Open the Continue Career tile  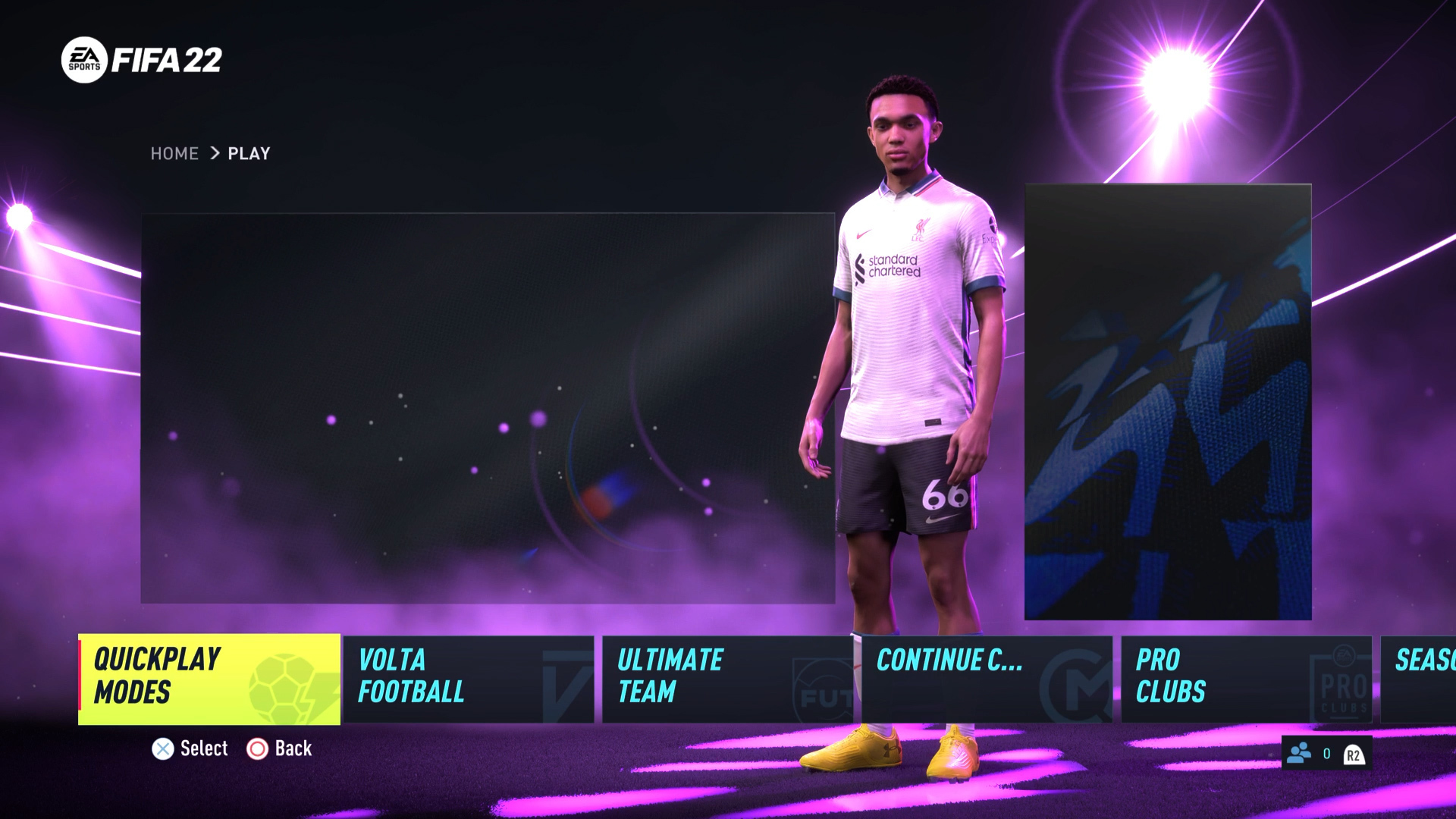pyautogui.click(x=987, y=679)
